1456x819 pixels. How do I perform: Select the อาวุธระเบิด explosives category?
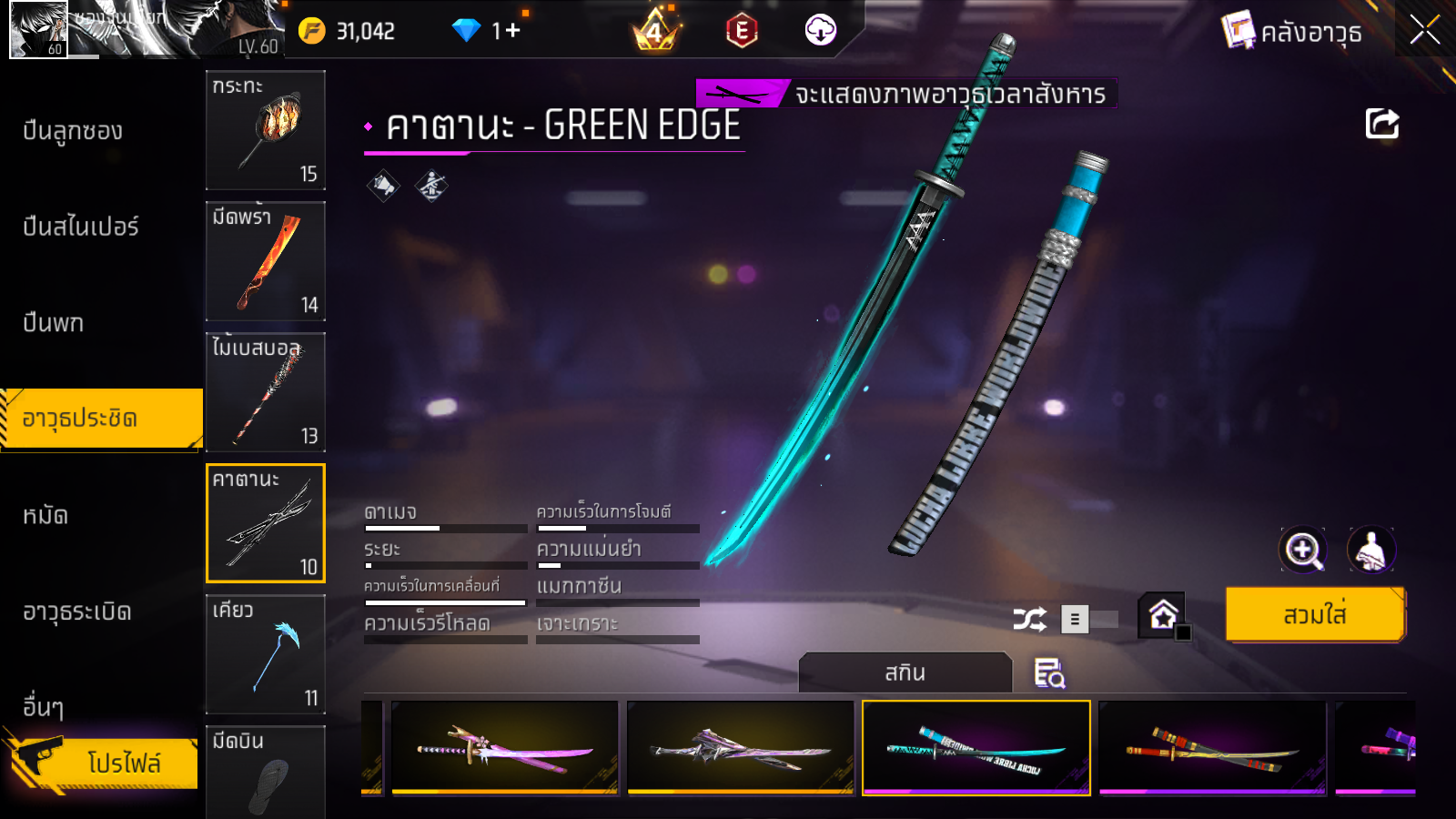[x=77, y=612]
